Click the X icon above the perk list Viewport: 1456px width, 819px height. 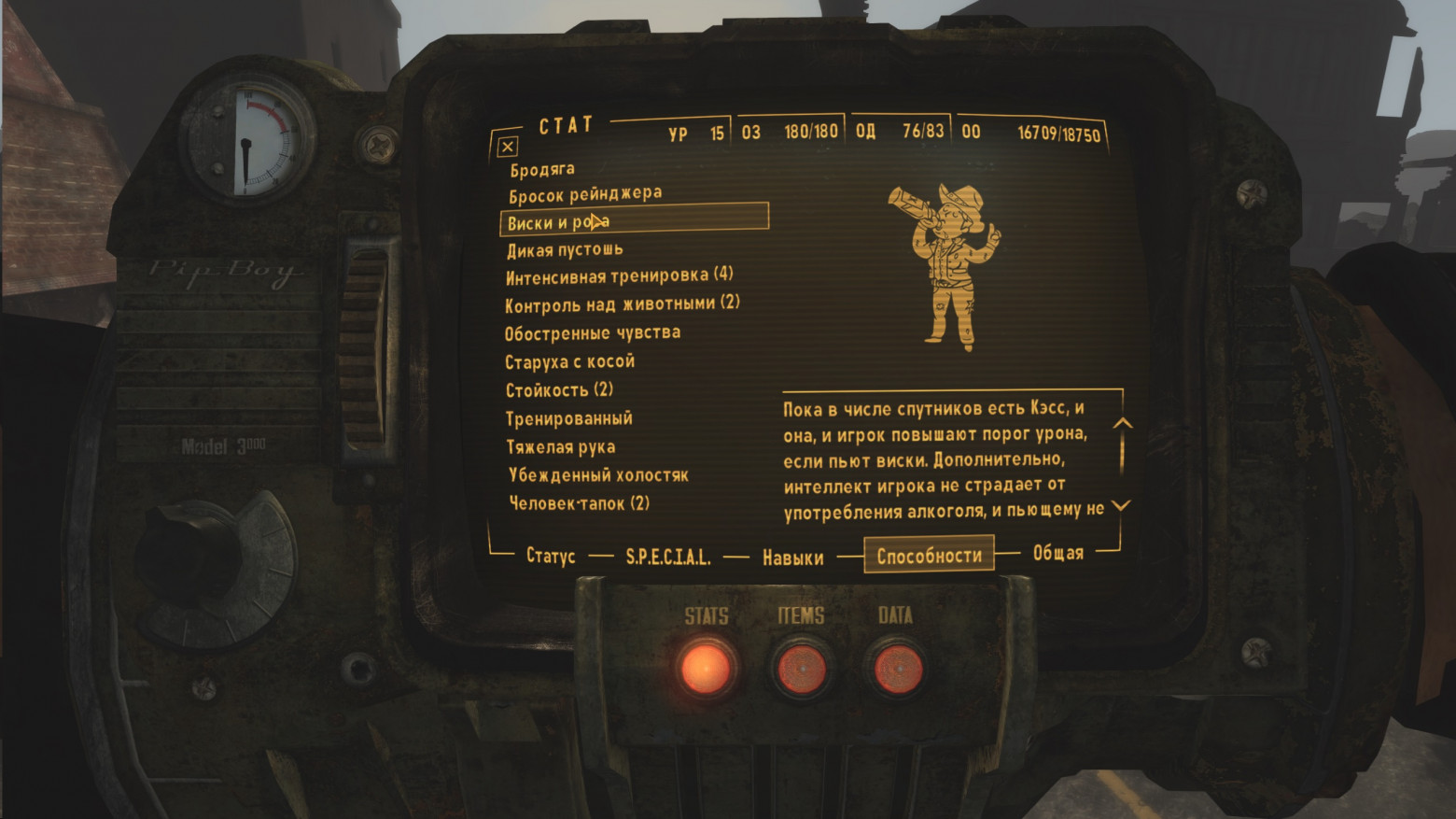coord(507,146)
